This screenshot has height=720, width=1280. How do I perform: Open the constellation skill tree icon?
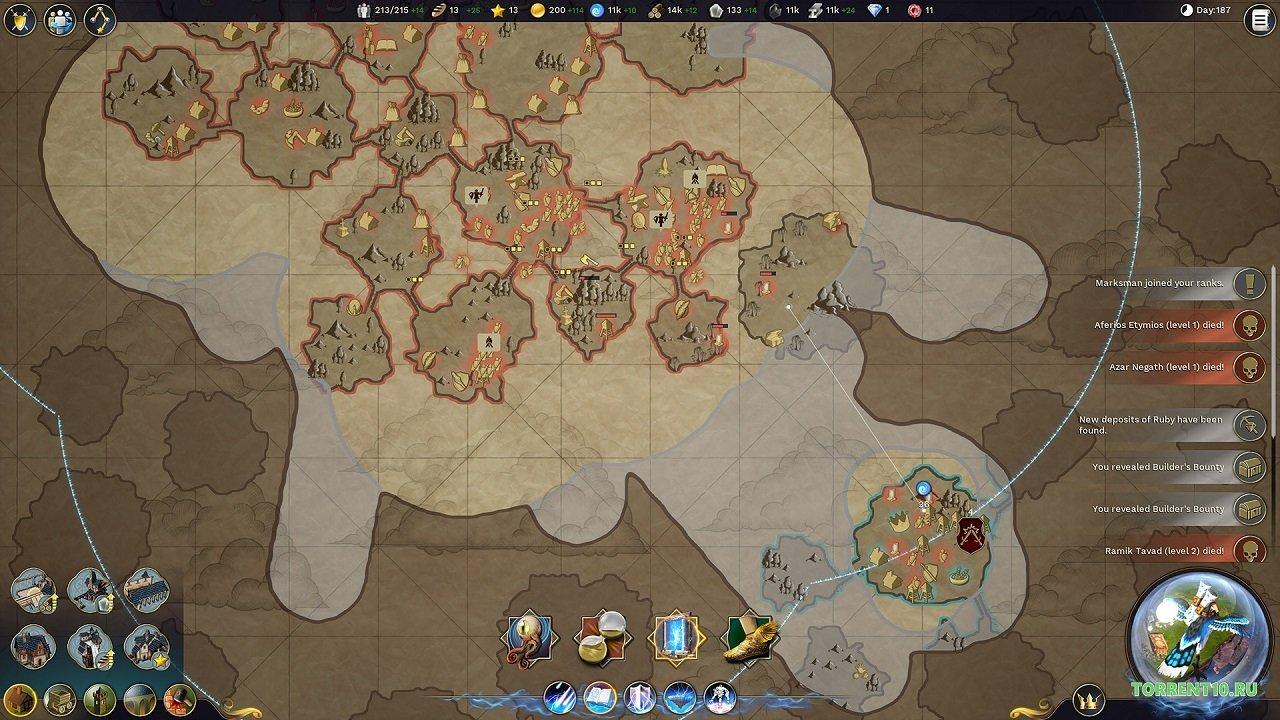pos(99,20)
